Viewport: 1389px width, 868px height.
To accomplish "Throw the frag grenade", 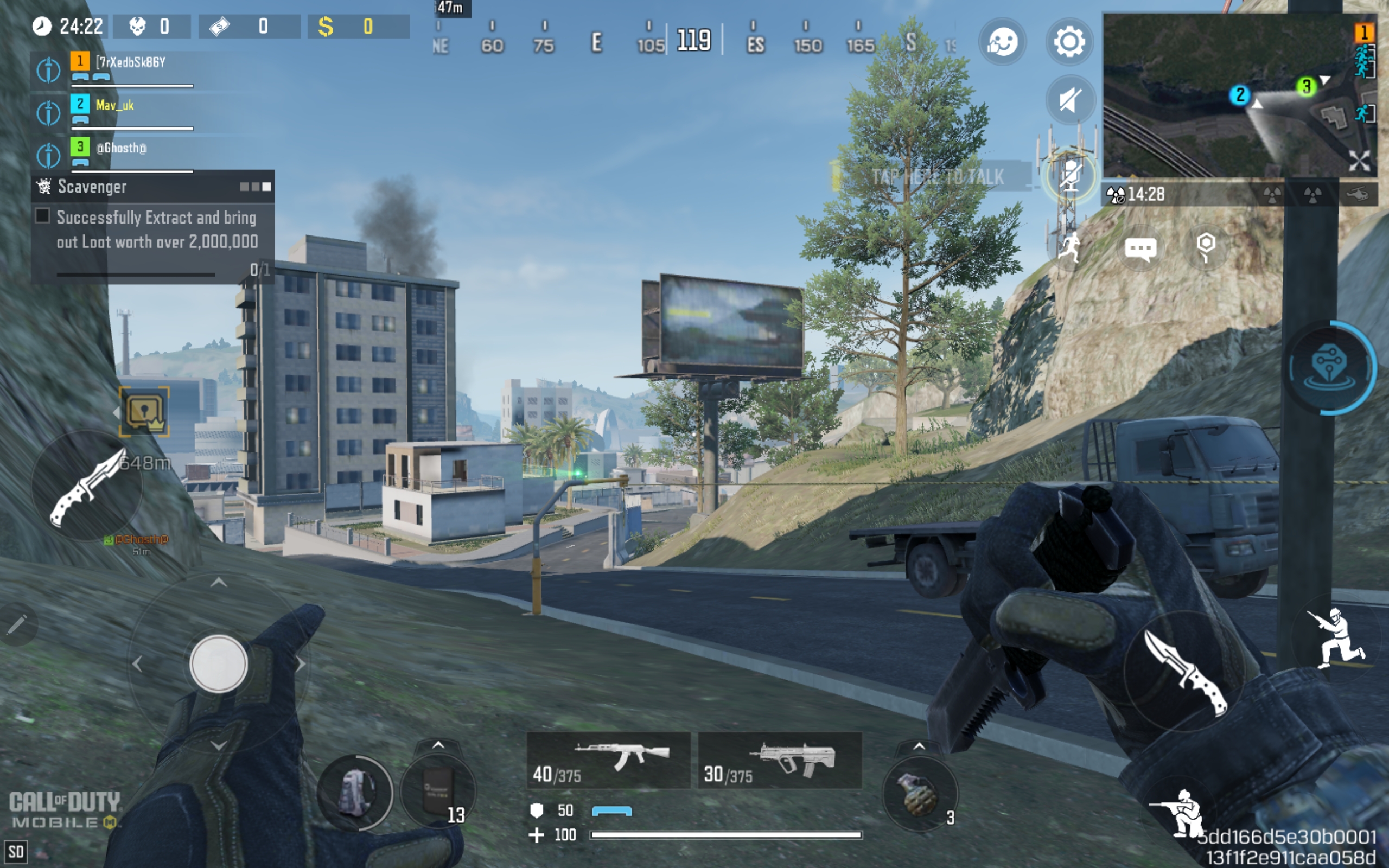I will click(x=919, y=794).
